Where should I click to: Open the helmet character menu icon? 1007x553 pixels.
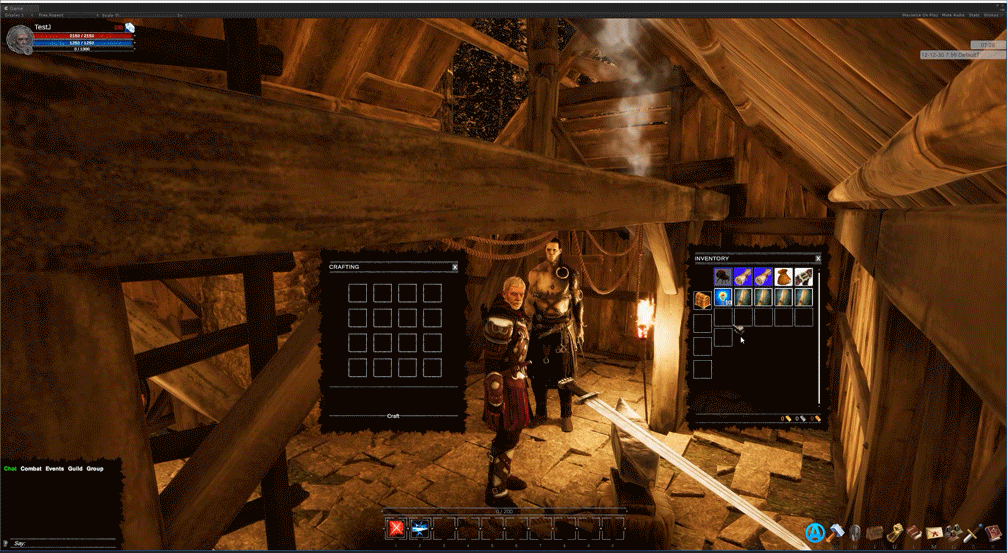(855, 532)
